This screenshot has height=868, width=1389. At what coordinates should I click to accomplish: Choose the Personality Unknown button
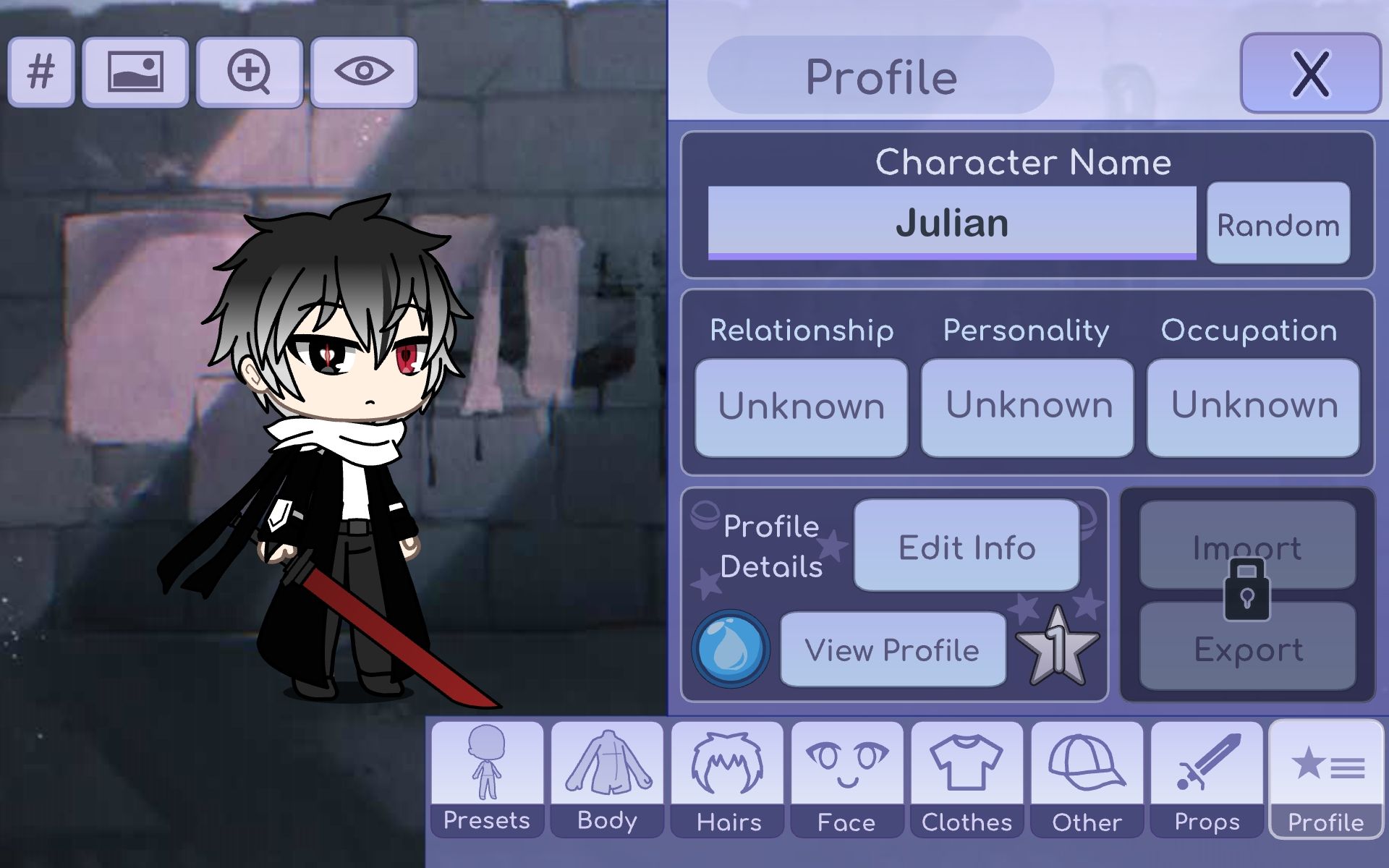click(1027, 407)
